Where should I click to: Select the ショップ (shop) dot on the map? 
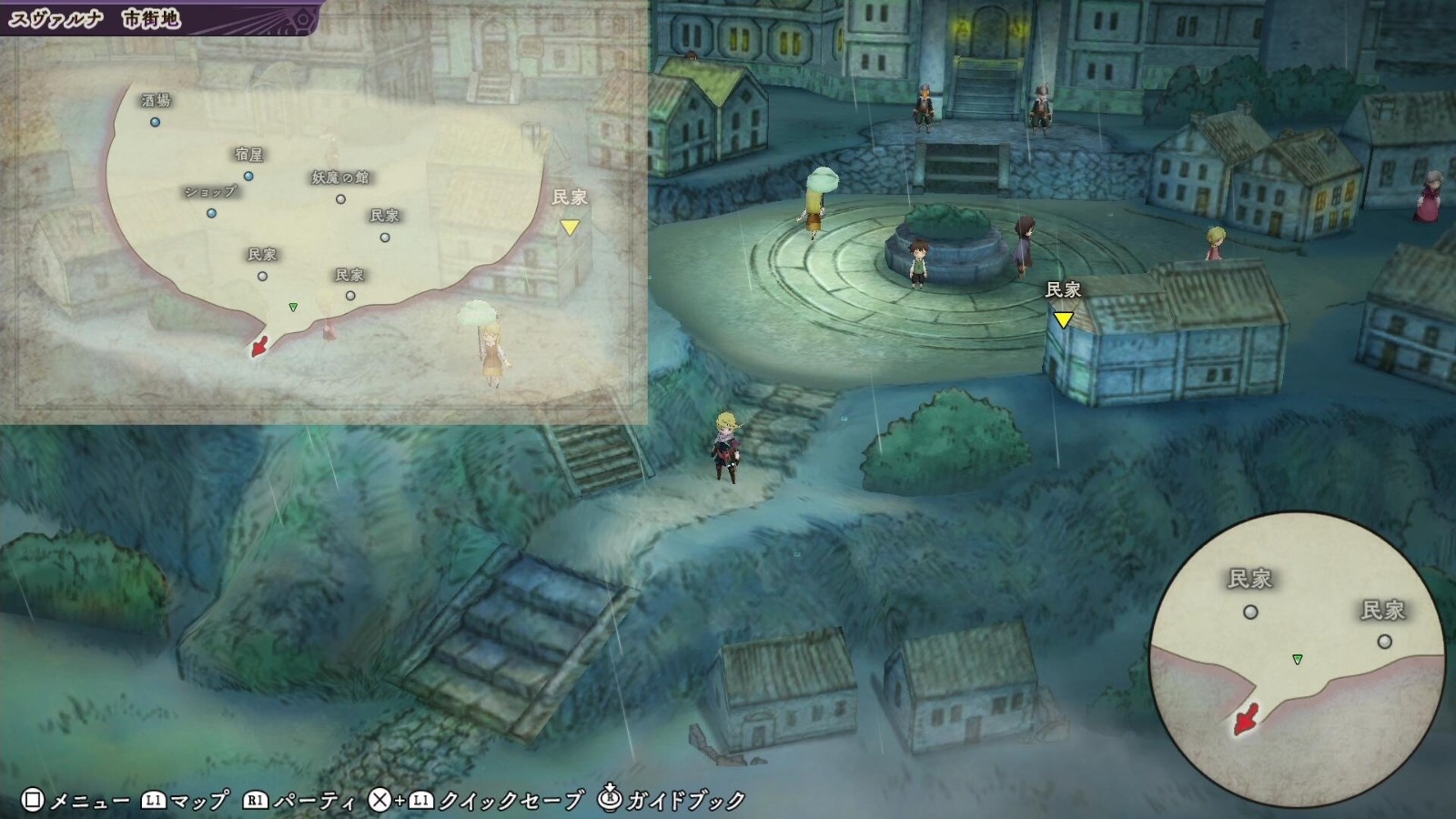coord(210,215)
